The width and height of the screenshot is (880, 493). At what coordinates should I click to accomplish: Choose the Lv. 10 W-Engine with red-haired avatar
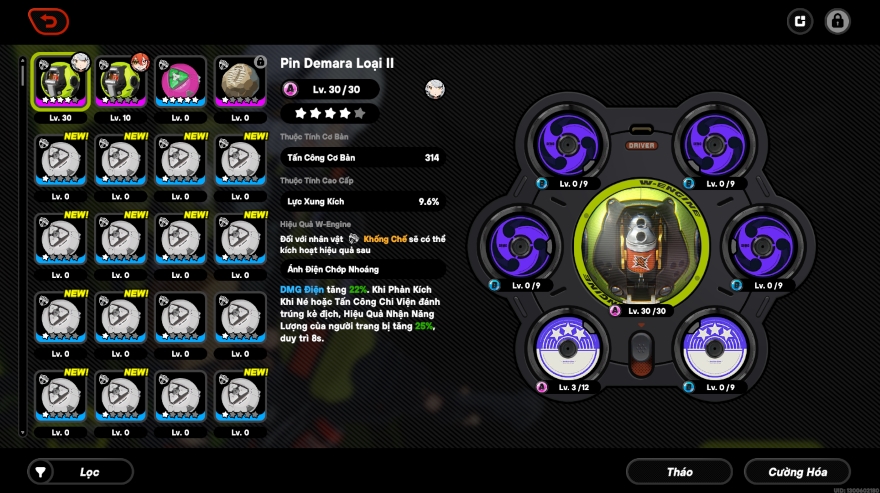click(121, 82)
